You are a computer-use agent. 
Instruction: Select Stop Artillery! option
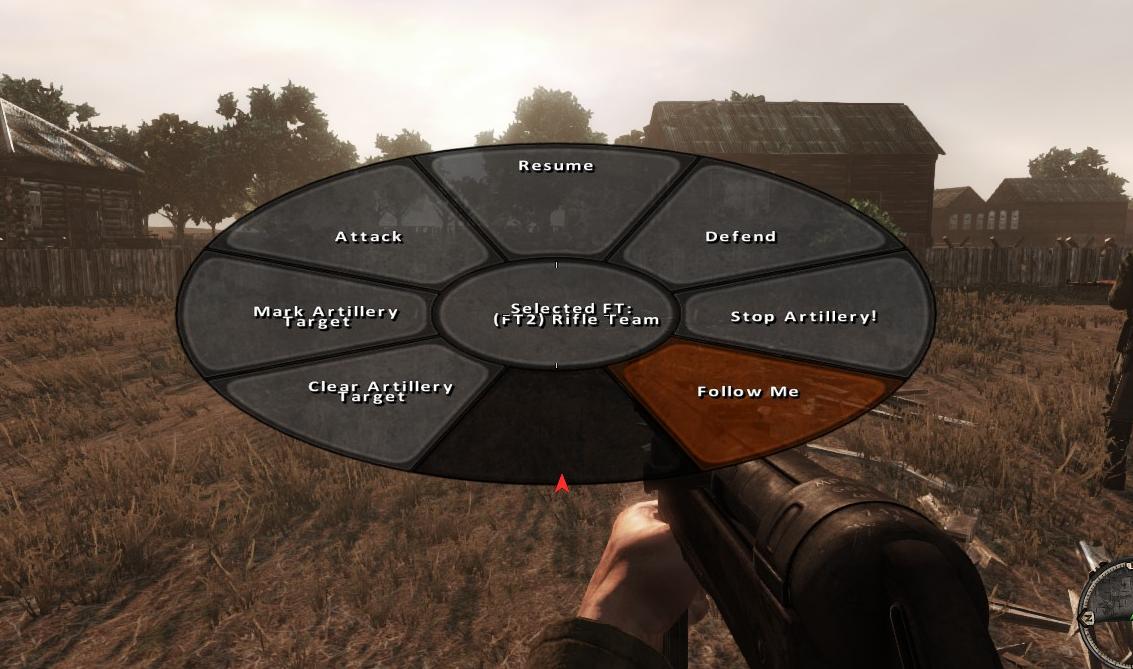click(x=803, y=317)
